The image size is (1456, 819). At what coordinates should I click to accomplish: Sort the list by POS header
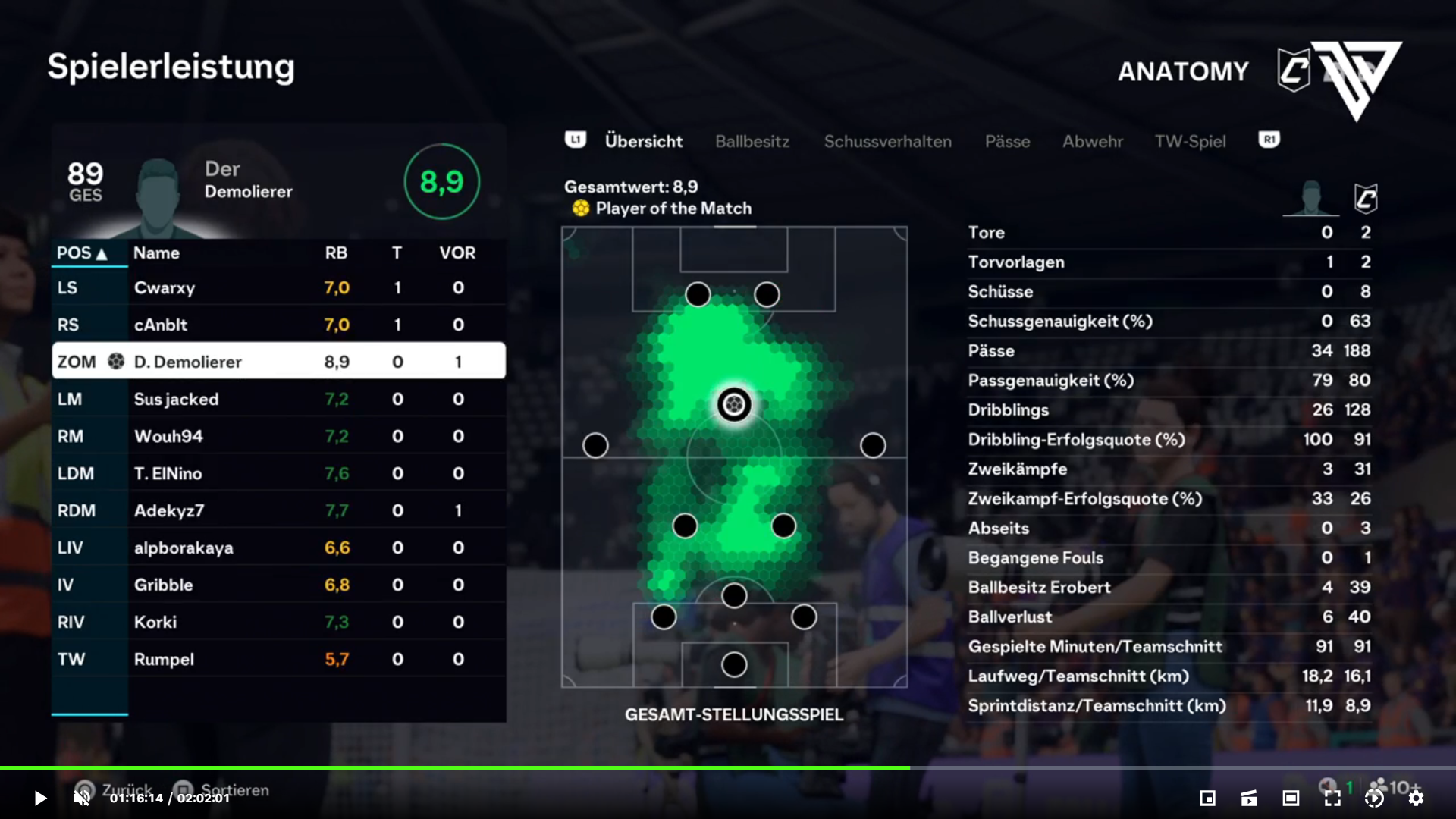(82, 253)
